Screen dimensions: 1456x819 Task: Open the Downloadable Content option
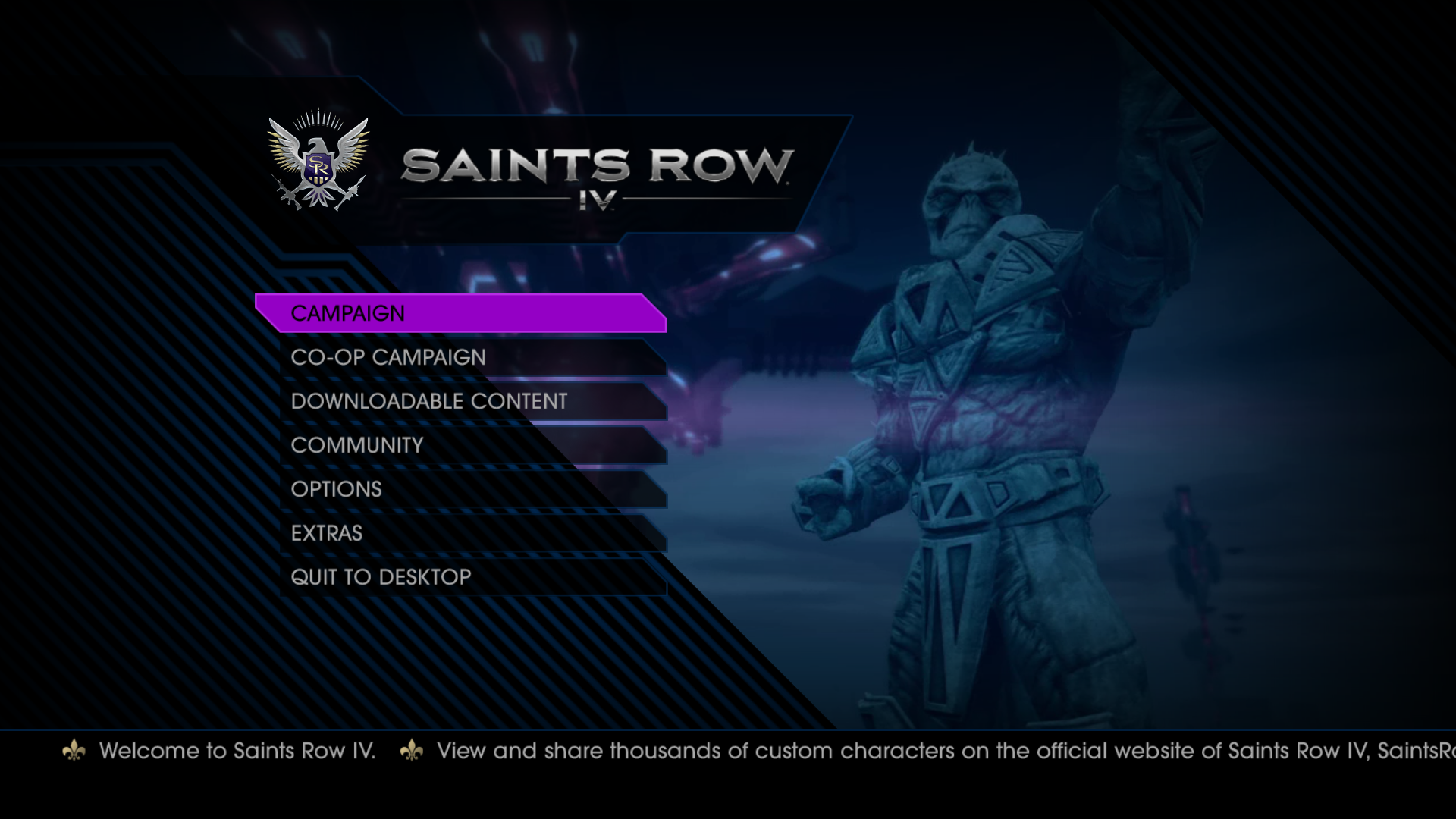pos(428,401)
